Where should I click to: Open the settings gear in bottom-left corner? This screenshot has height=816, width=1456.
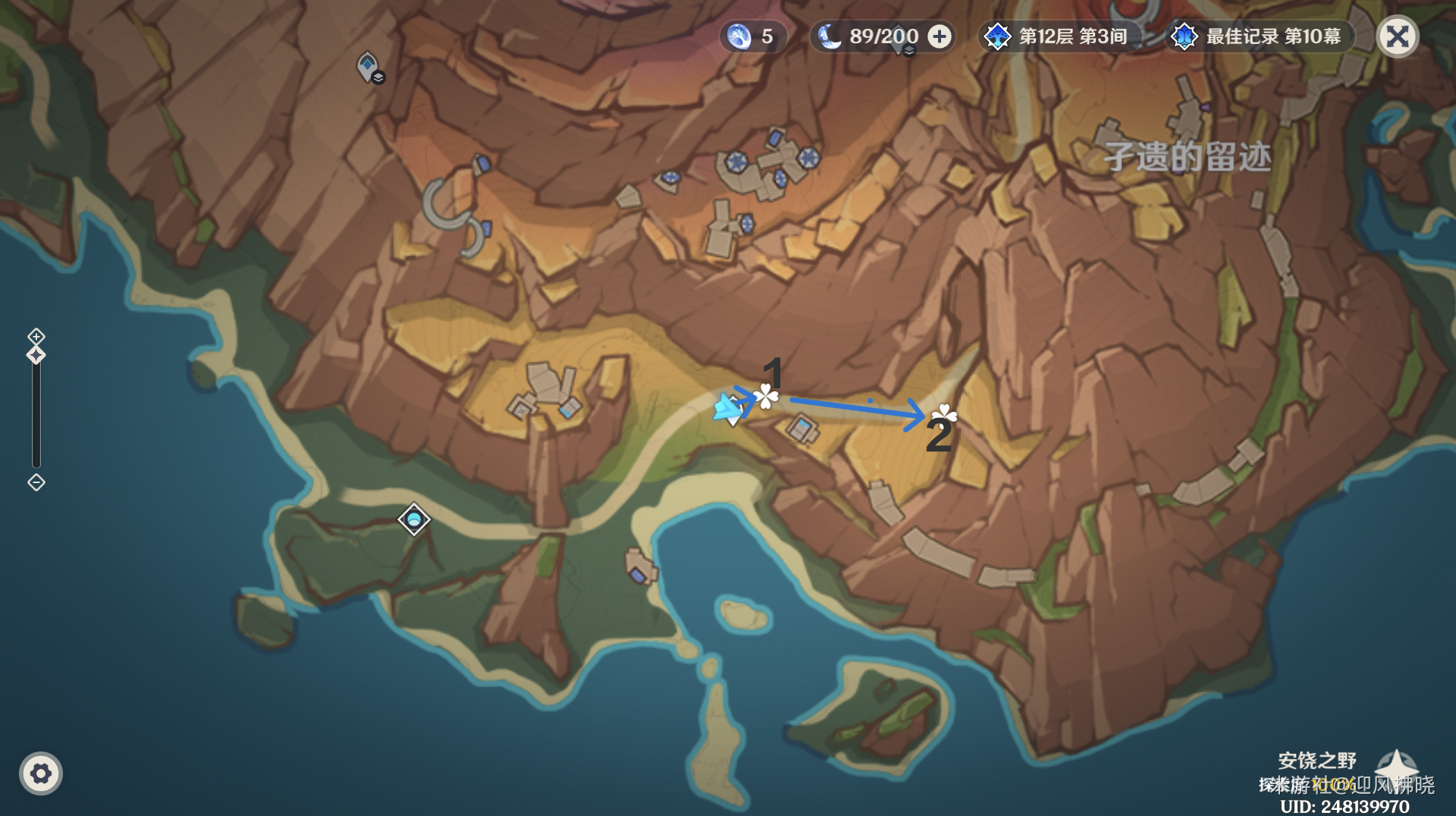[x=42, y=773]
